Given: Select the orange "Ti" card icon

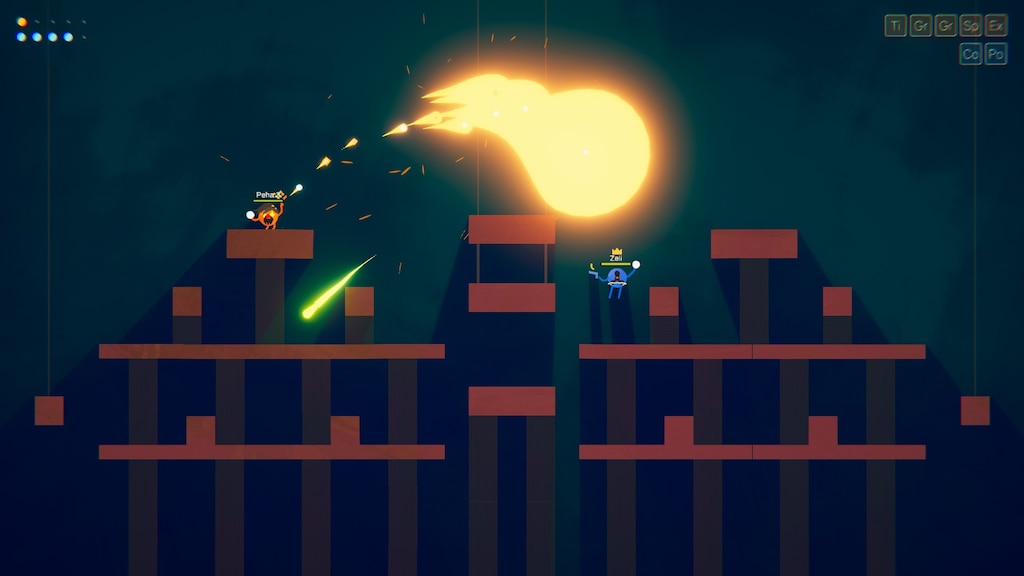Looking at the screenshot, I should click(x=895, y=26).
